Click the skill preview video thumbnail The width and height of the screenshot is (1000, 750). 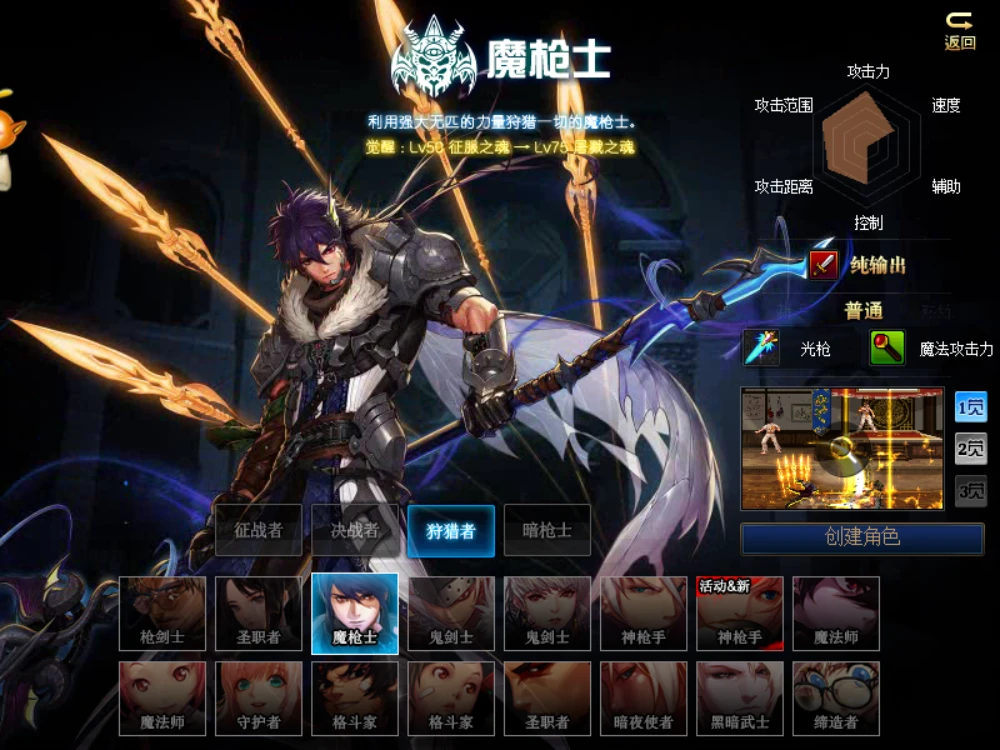[842, 449]
